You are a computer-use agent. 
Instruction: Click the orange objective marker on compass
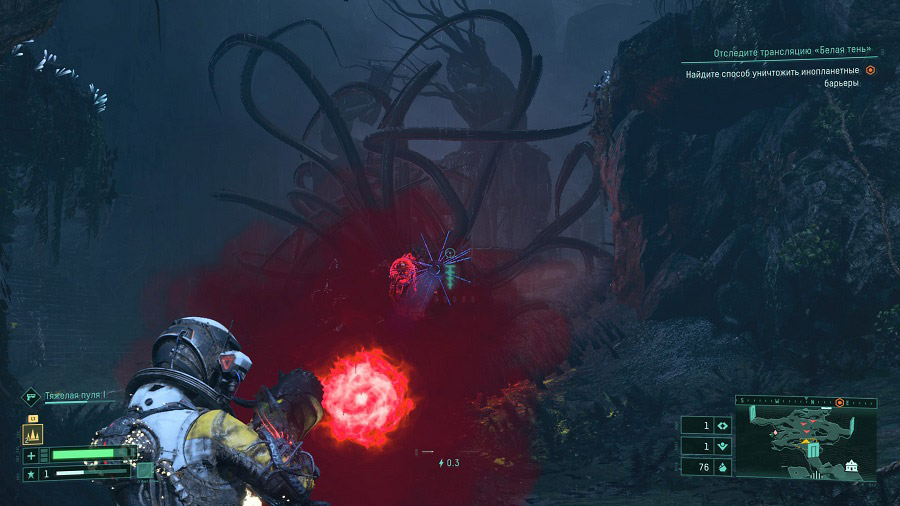tap(841, 401)
